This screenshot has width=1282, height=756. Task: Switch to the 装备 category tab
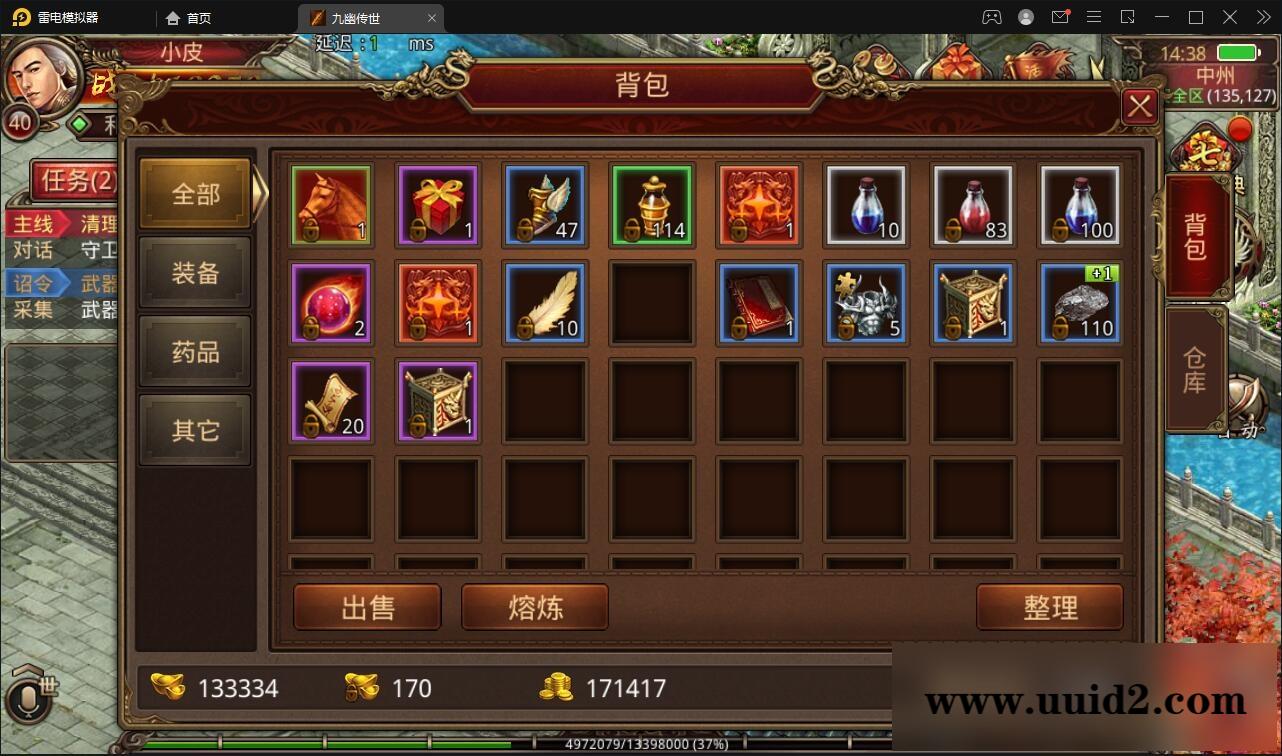195,273
